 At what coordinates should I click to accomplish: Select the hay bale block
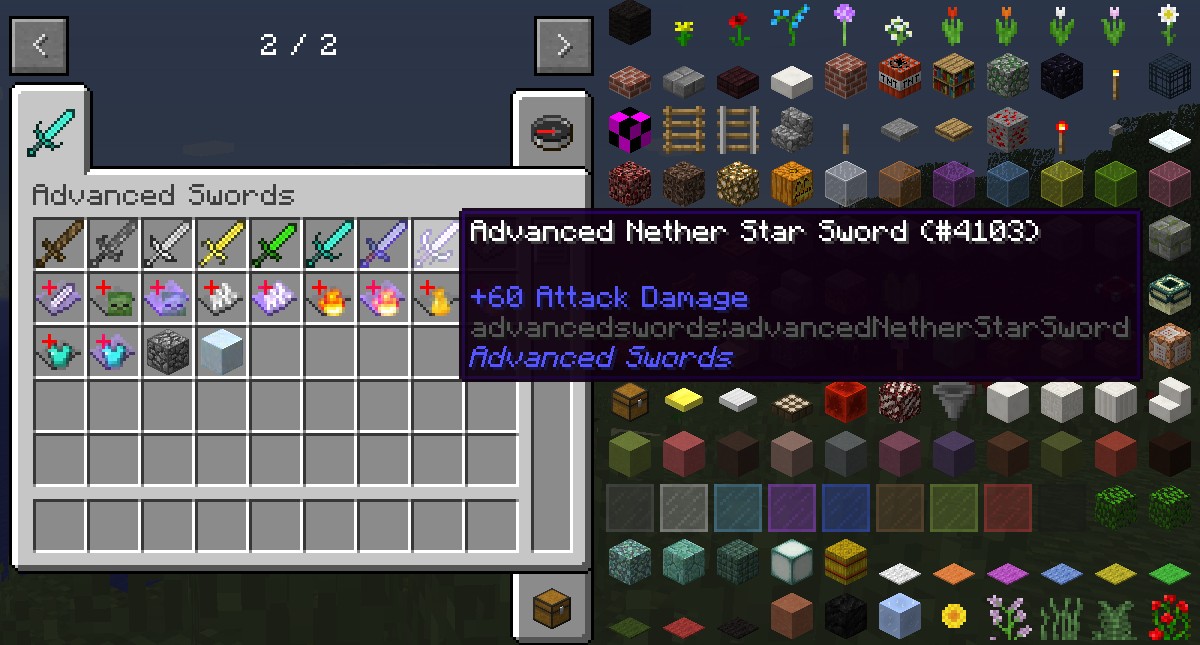point(845,560)
